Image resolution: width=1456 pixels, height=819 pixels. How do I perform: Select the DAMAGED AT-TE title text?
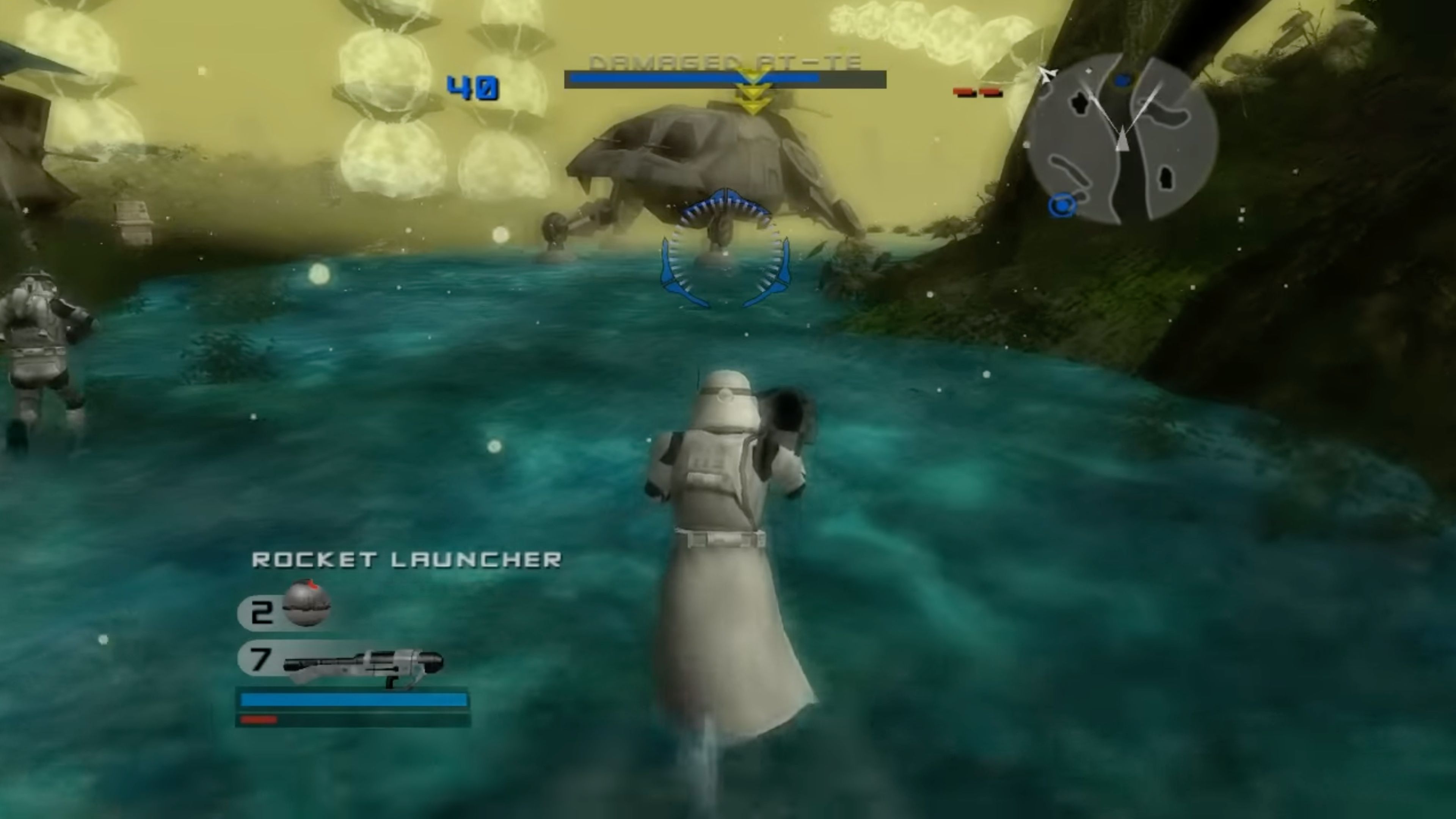pos(726,62)
